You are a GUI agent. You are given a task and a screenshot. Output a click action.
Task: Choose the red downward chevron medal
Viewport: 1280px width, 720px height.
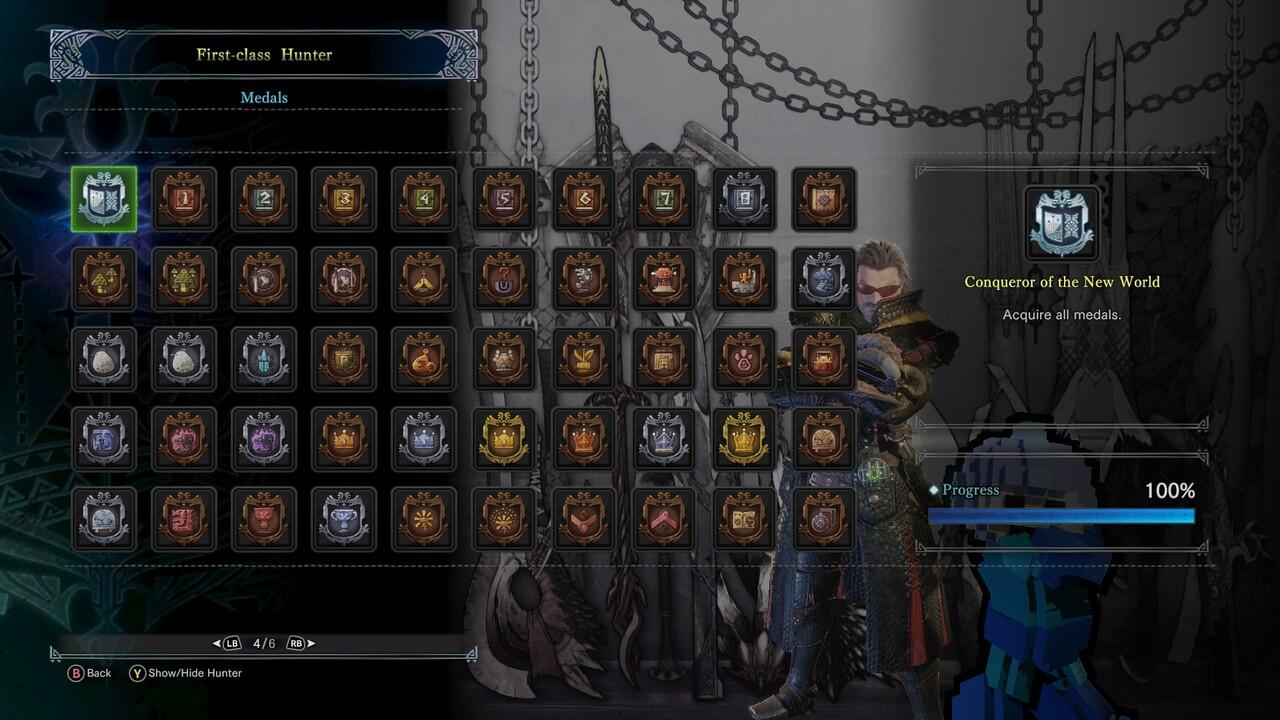[x=584, y=520]
